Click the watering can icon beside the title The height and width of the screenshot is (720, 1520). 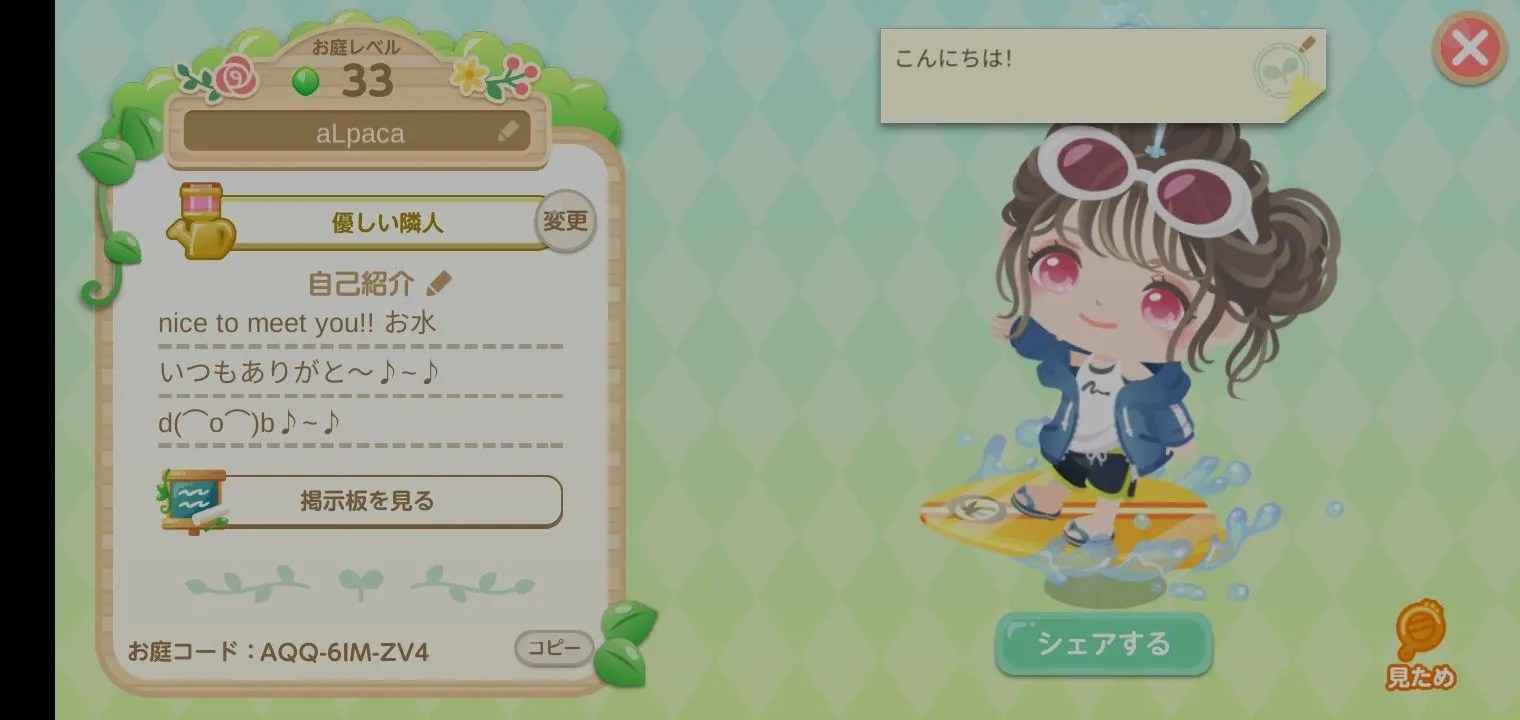(203, 220)
